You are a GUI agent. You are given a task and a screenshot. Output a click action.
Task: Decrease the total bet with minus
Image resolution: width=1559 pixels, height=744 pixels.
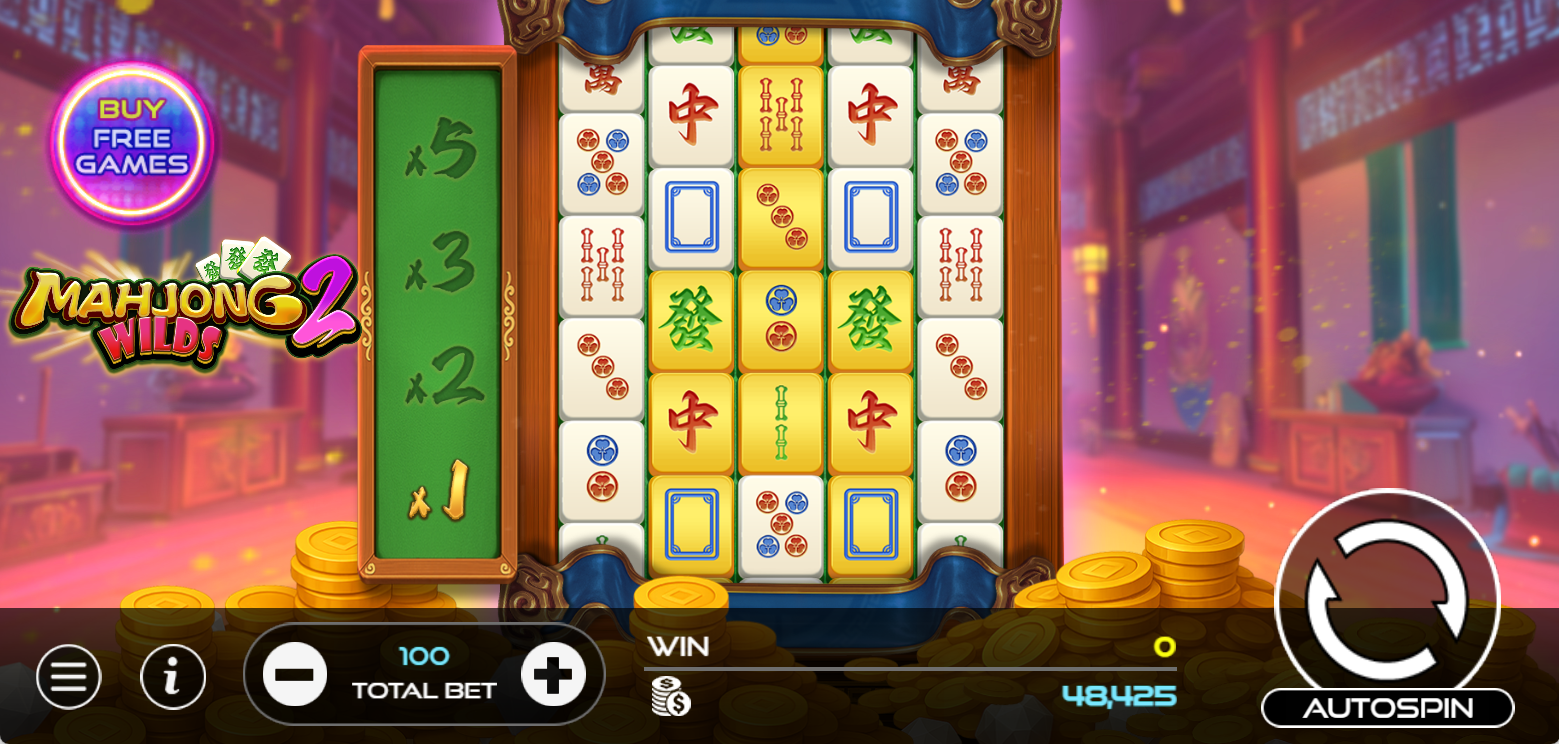click(295, 674)
